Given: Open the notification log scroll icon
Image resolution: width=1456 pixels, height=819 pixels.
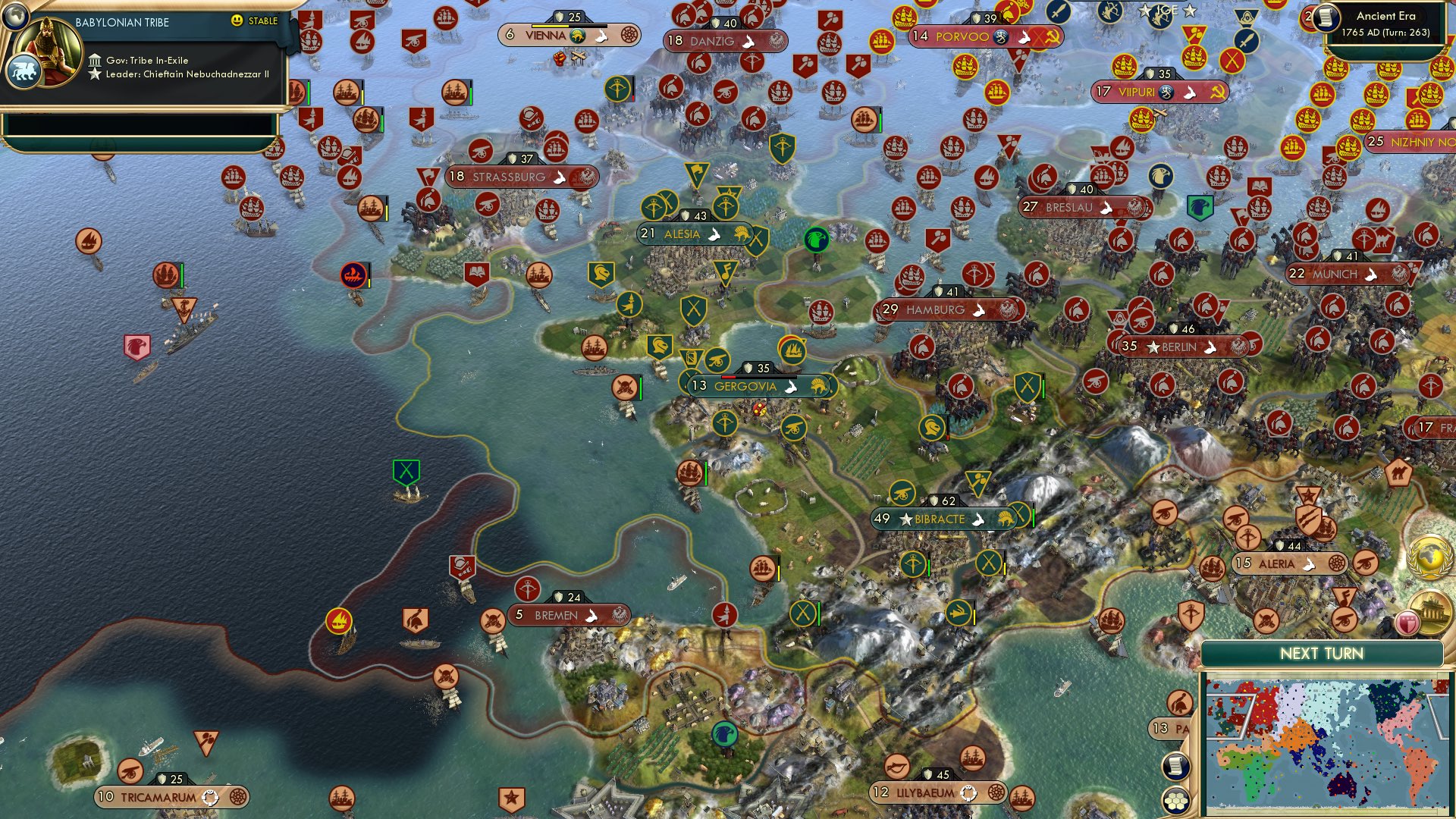Looking at the screenshot, I should pyautogui.click(x=1177, y=767).
